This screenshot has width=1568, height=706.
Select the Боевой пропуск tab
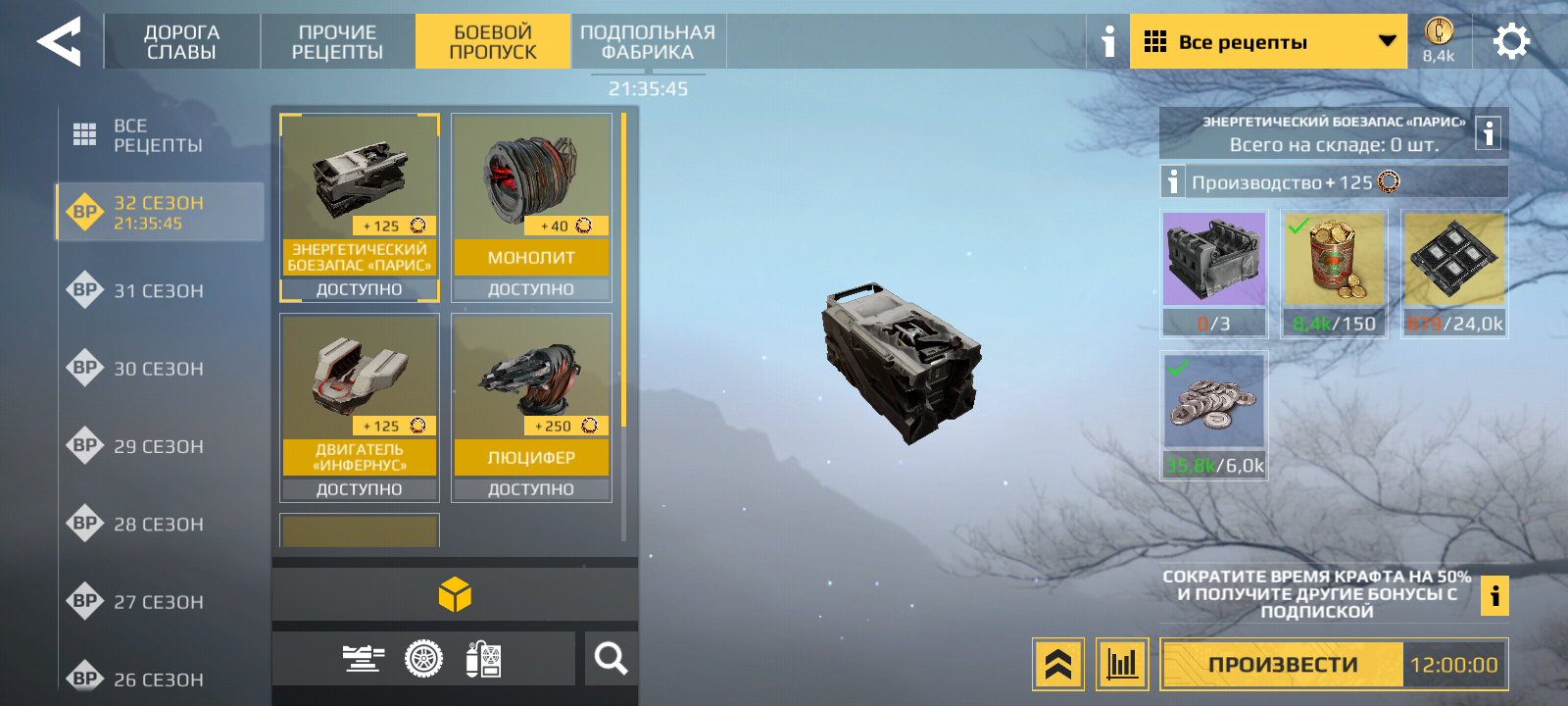click(x=492, y=42)
